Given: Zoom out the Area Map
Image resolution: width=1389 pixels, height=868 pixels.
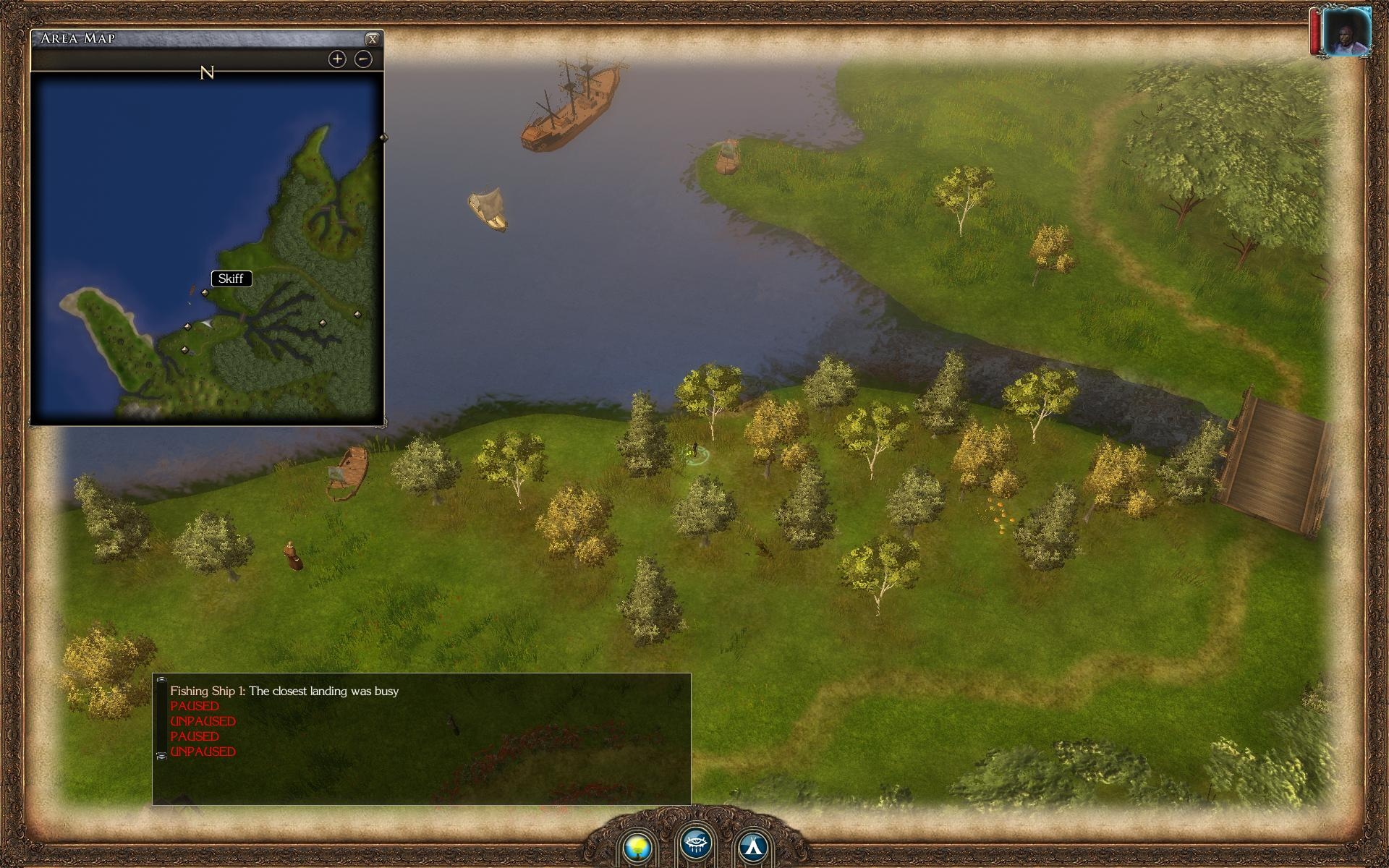Looking at the screenshot, I should point(363,59).
